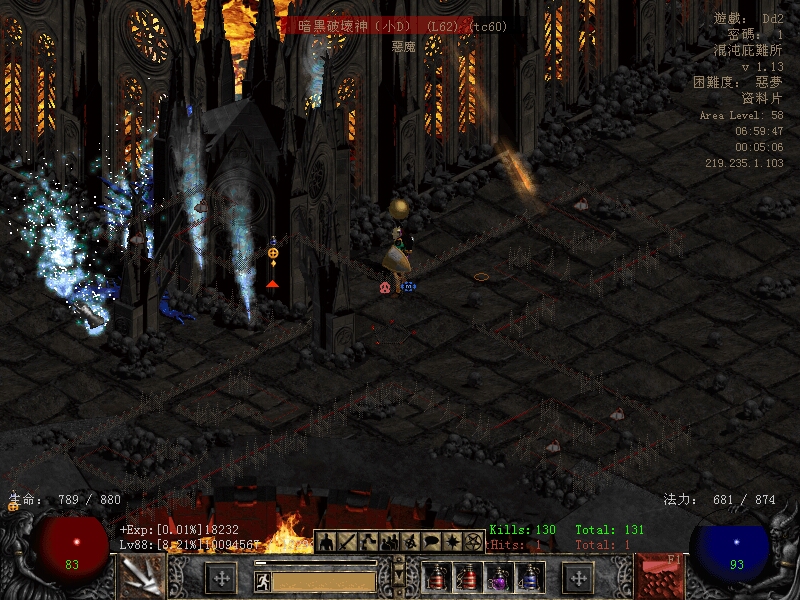The height and width of the screenshot is (600, 800).
Task: Use the red healing potion in belt slot 1
Action: coord(437,577)
